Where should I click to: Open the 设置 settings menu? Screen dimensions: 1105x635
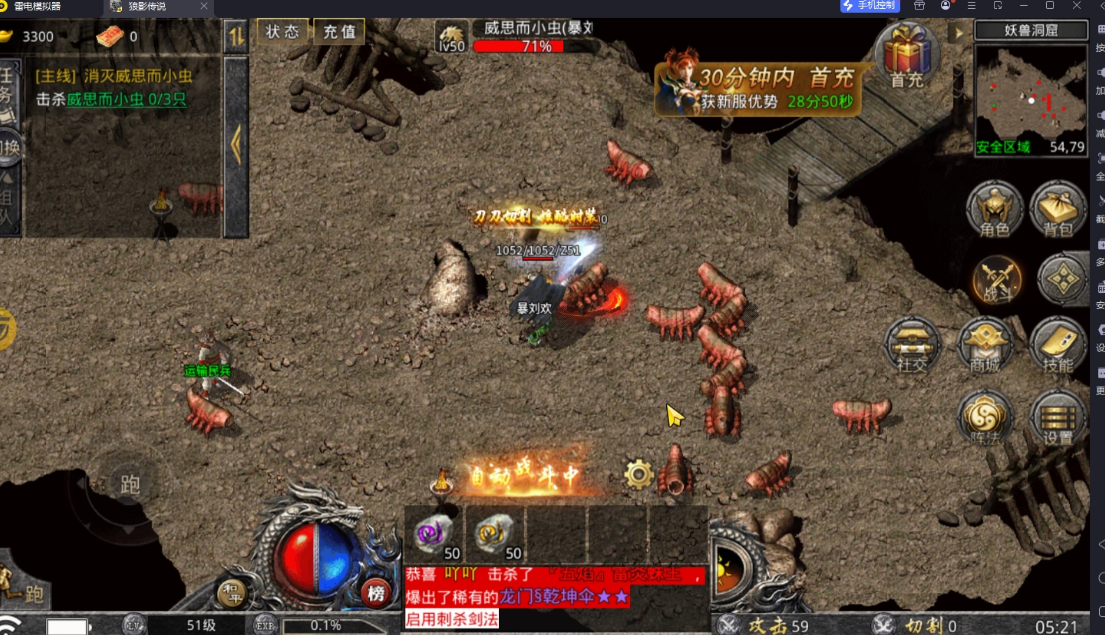coord(1058,418)
